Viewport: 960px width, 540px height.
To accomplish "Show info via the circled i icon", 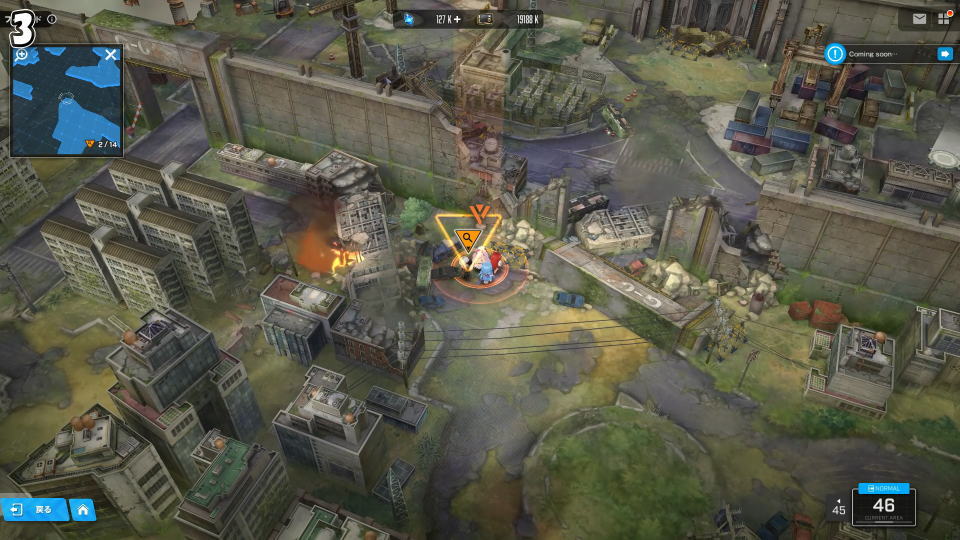I will click(x=51, y=19).
